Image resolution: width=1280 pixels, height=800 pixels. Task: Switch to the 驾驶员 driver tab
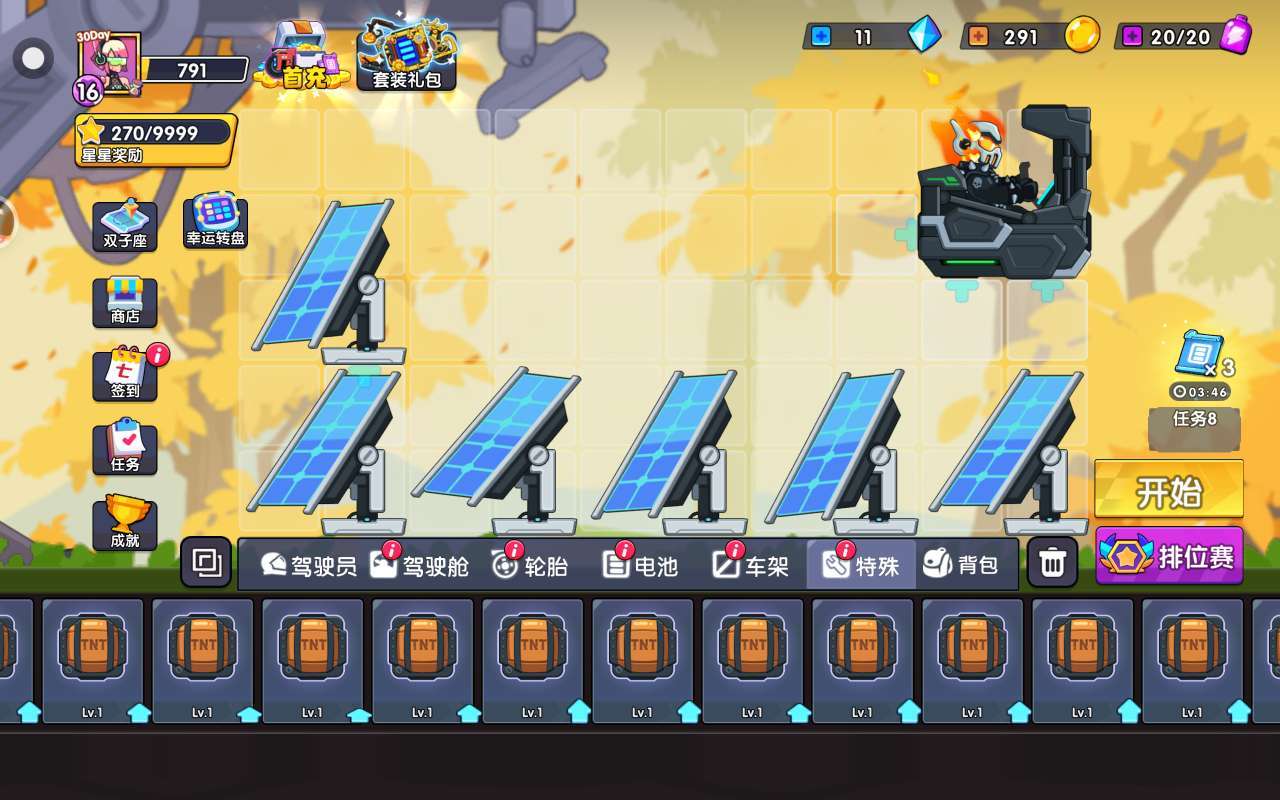(x=308, y=565)
